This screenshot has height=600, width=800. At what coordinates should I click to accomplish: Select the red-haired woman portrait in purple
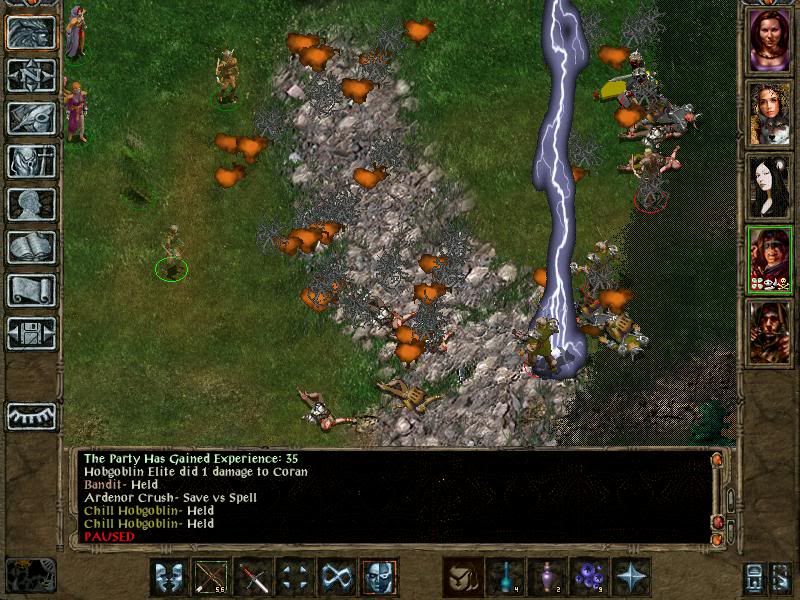tap(769, 40)
